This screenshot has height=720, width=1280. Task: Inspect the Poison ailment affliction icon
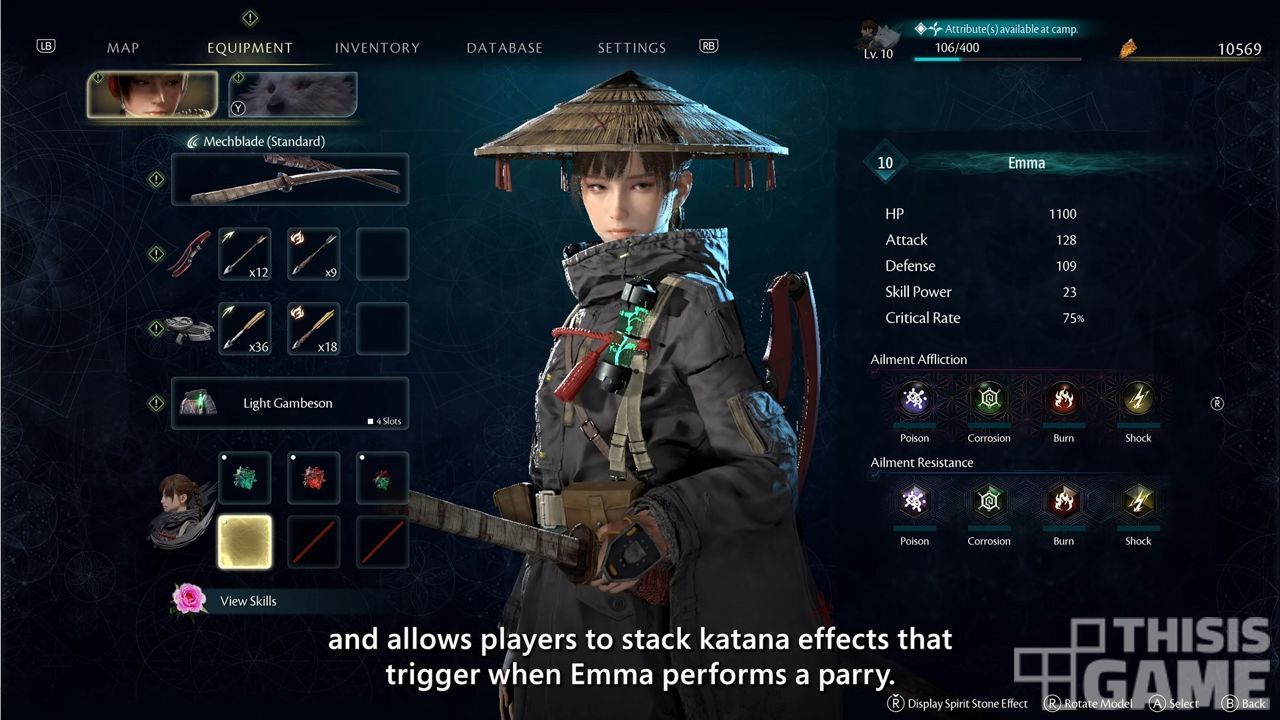[x=914, y=400]
